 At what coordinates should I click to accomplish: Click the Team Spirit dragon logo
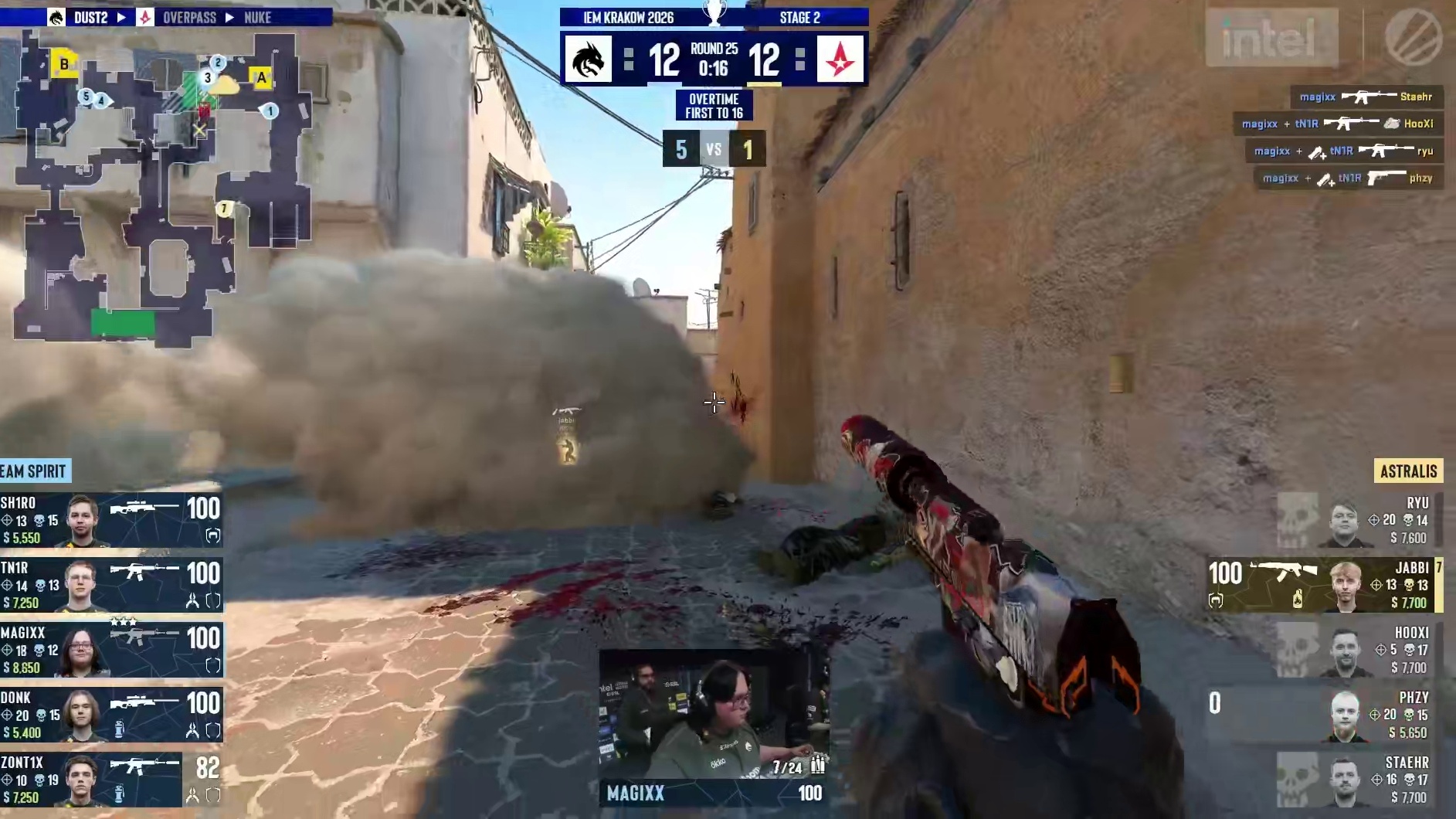click(x=588, y=59)
